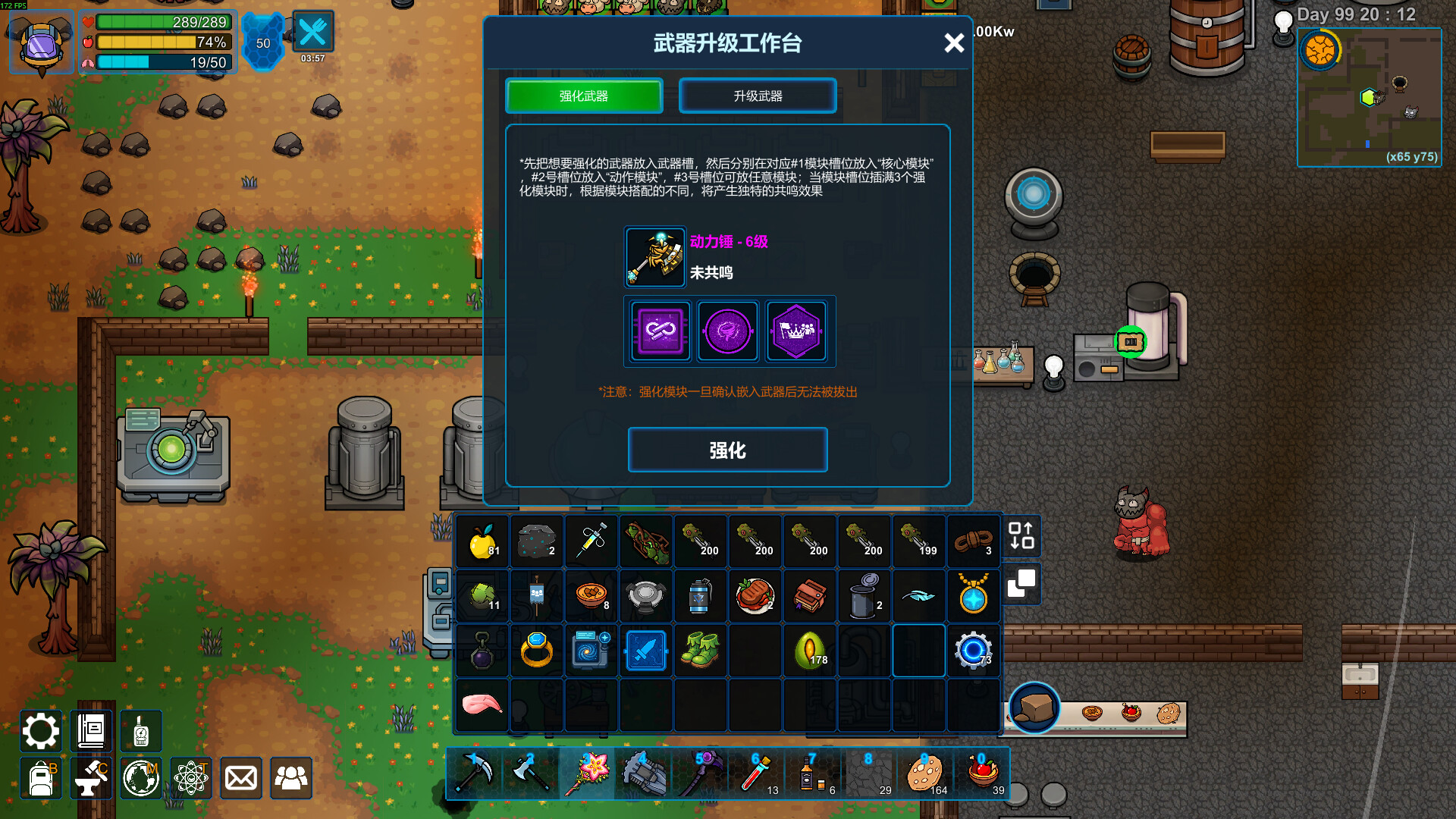Select the blue sword module chip item

[646, 651]
